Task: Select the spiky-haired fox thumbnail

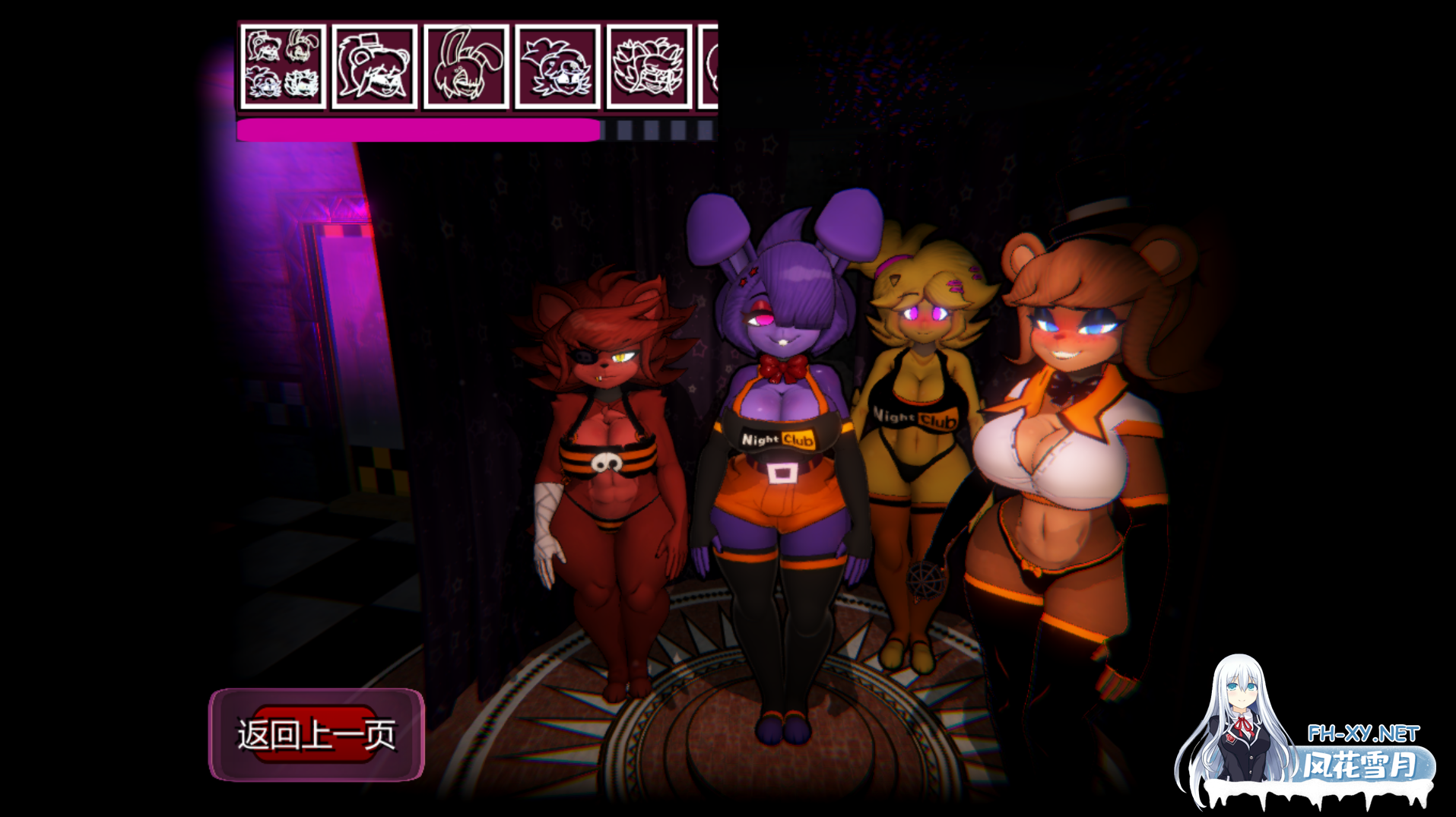Action: 649,67
